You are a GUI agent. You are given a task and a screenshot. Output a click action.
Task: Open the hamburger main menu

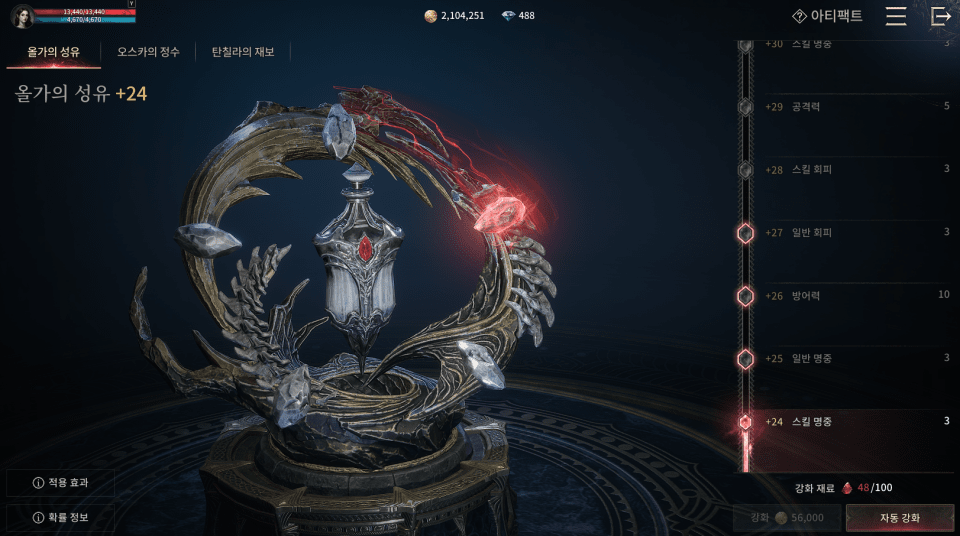(x=896, y=16)
